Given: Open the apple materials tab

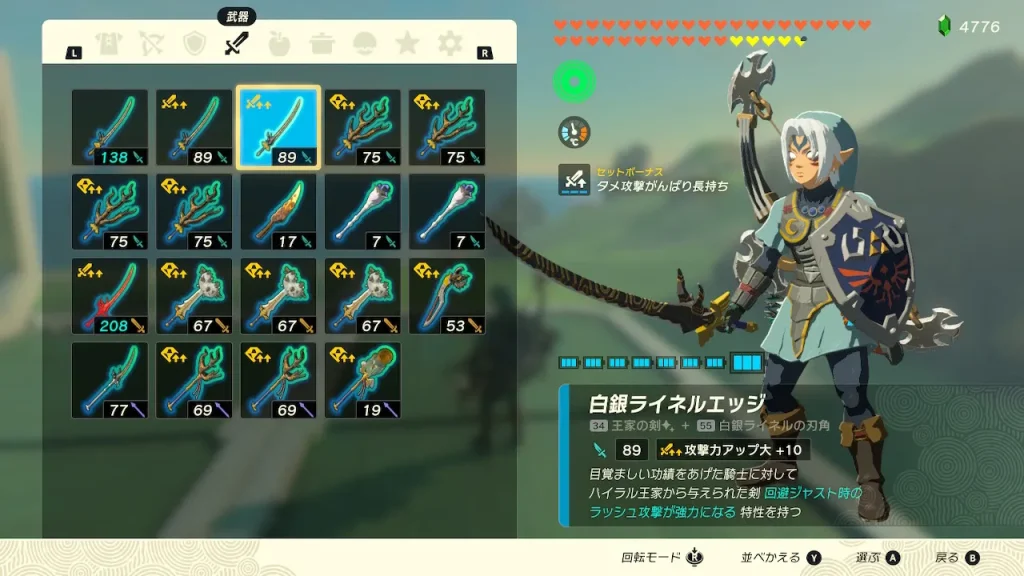Looking at the screenshot, I should [x=279, y=44].
